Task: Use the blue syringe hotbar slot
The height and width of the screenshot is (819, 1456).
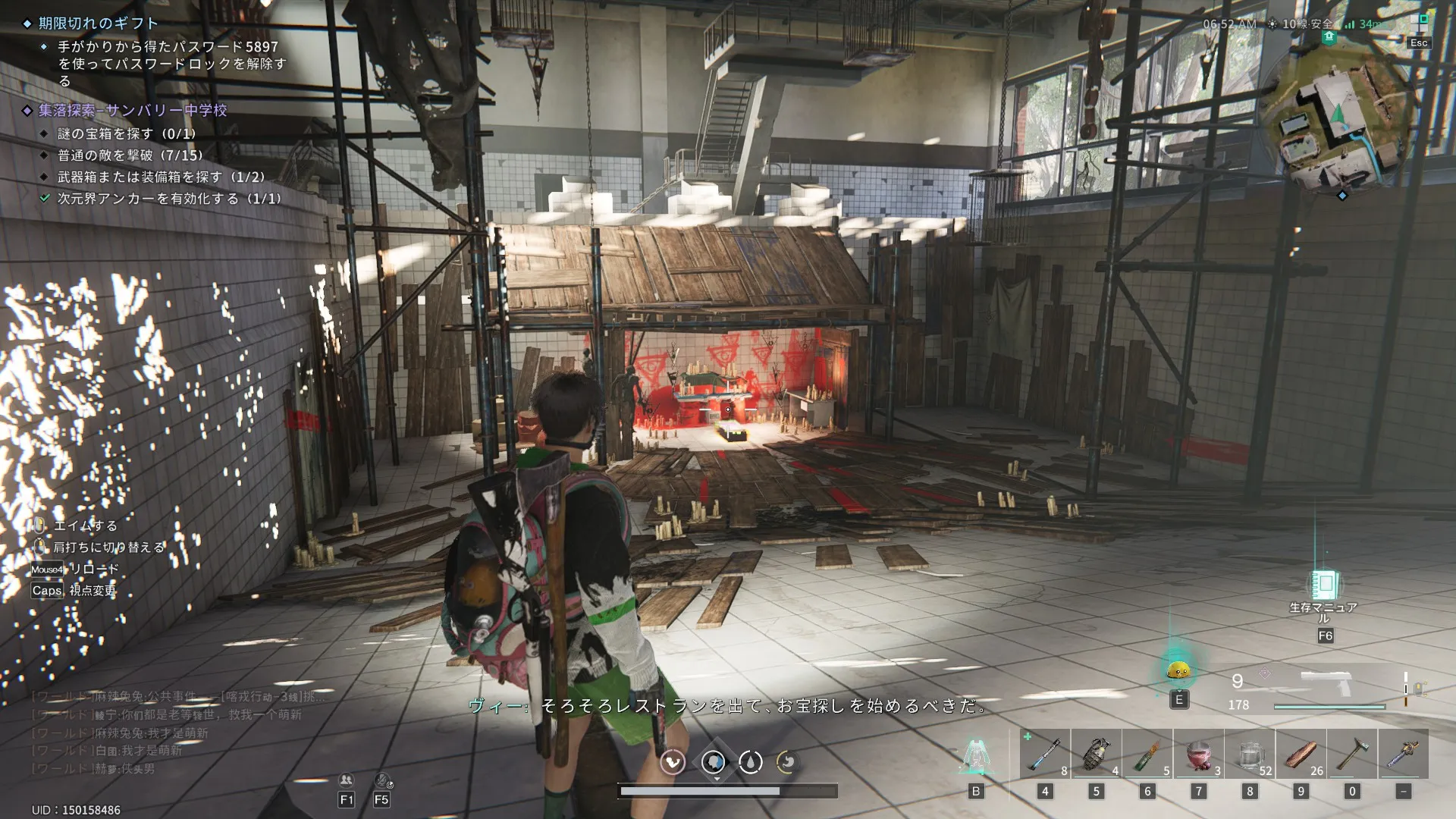Action: point(1044,754)
